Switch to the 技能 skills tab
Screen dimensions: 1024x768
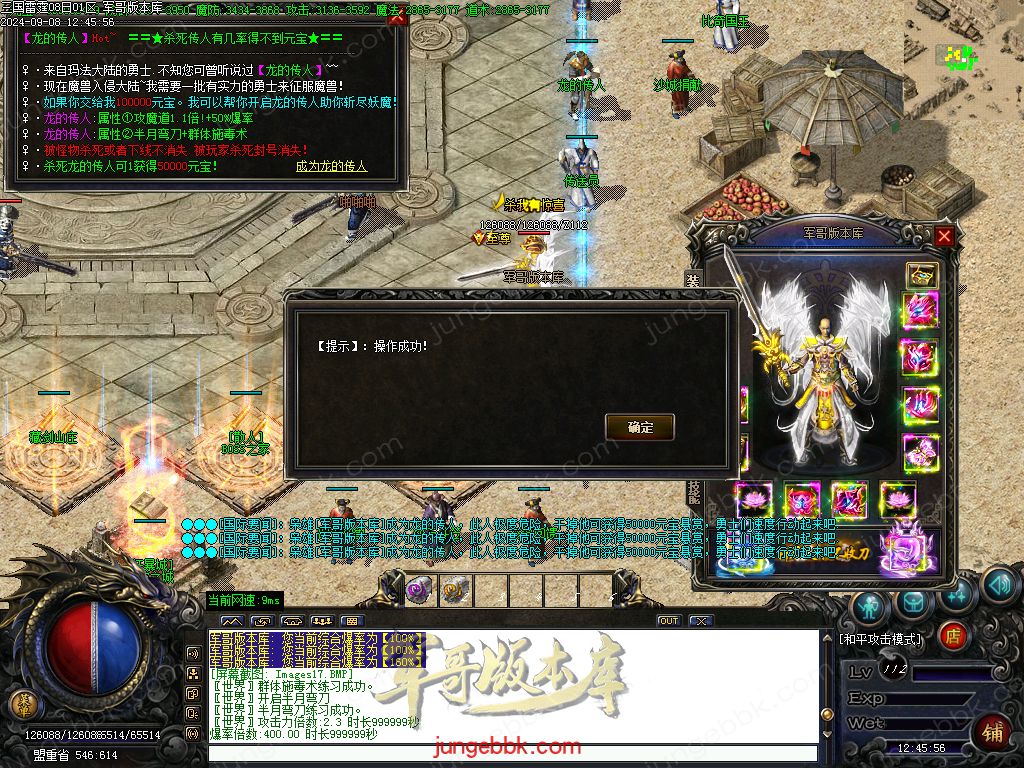(692, 492)
